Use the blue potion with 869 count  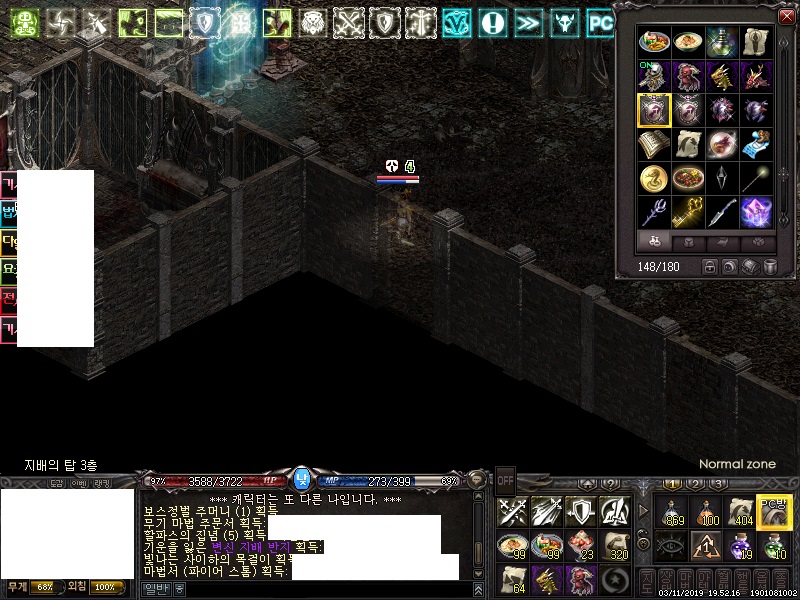[x=671, y=512]
